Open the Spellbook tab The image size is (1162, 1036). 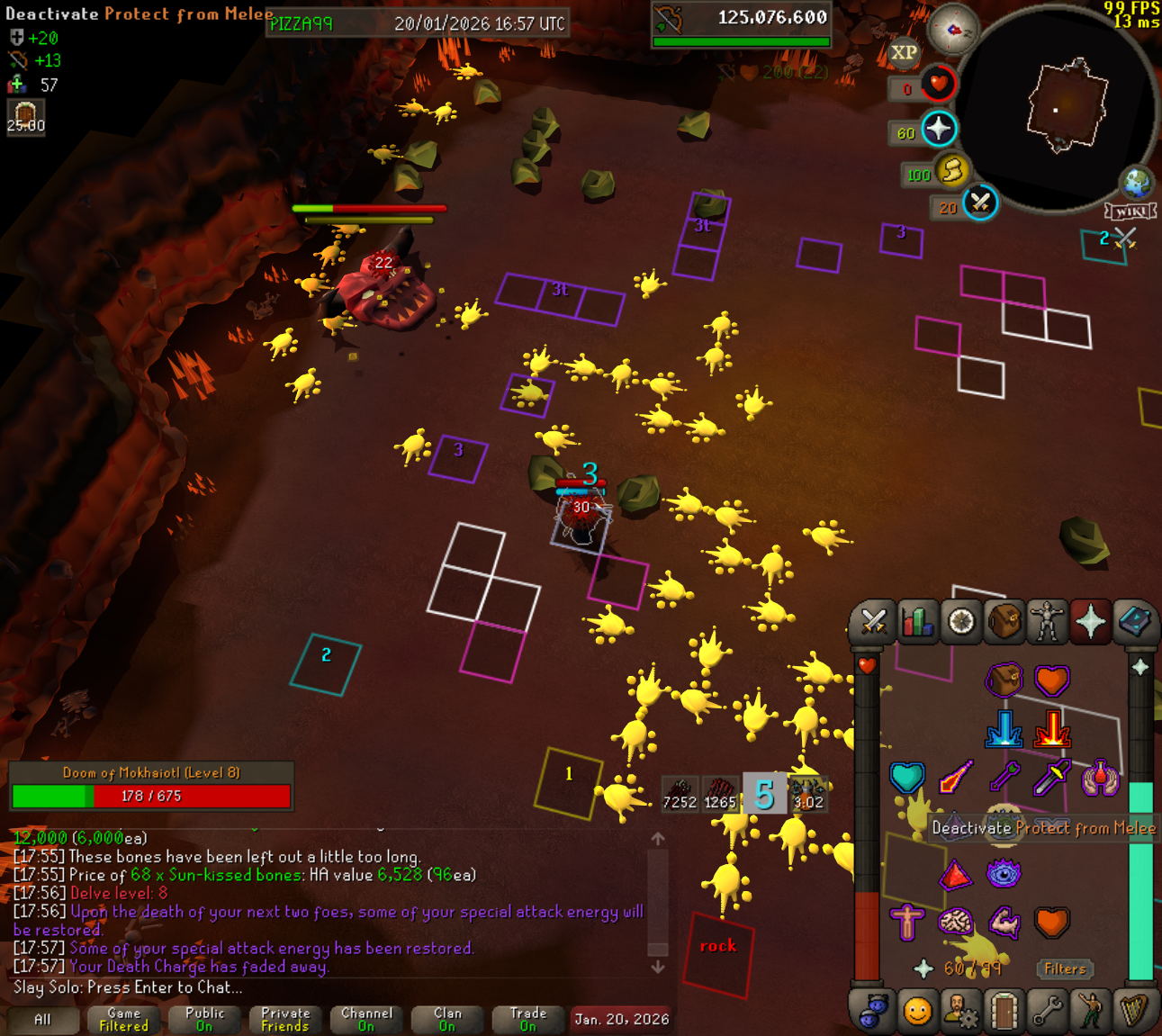(x=1134, y=622)
